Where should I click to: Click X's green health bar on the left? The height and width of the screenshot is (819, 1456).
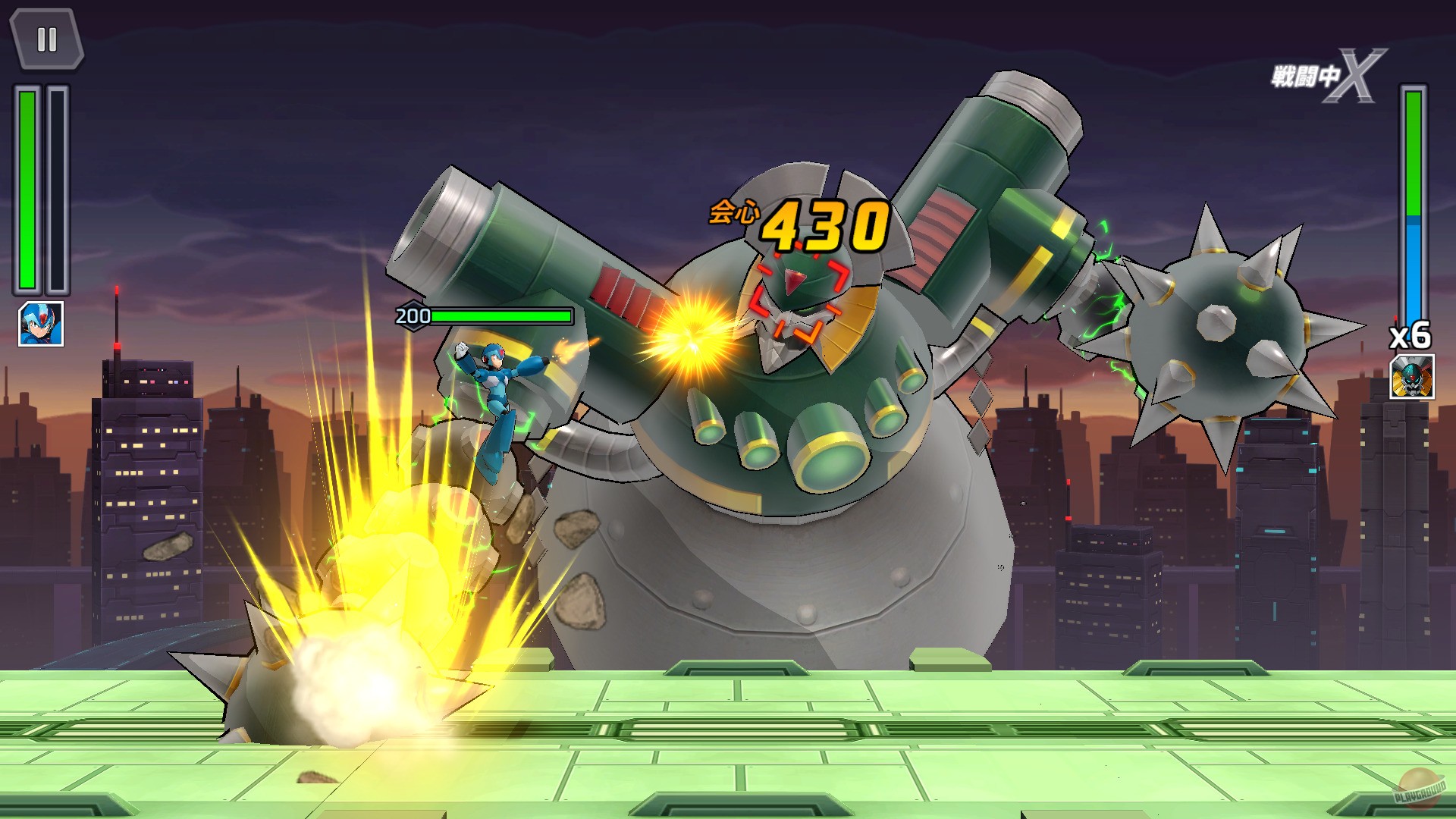tap(27, 190)
